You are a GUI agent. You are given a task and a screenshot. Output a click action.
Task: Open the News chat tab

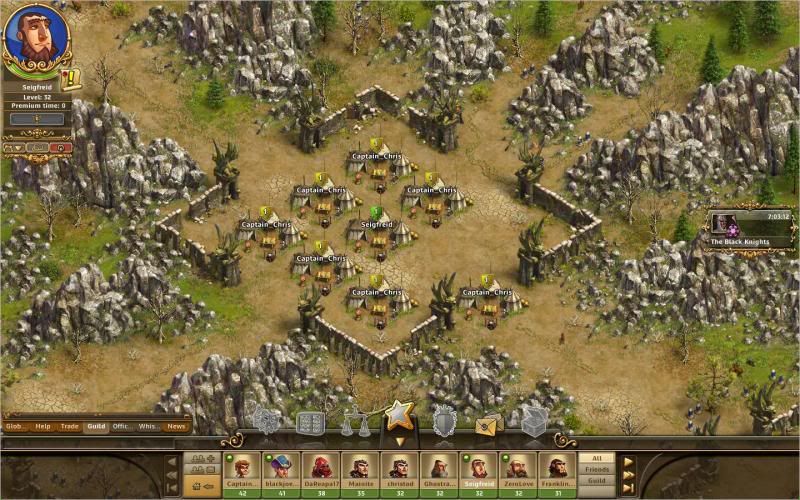pos(176,426)
